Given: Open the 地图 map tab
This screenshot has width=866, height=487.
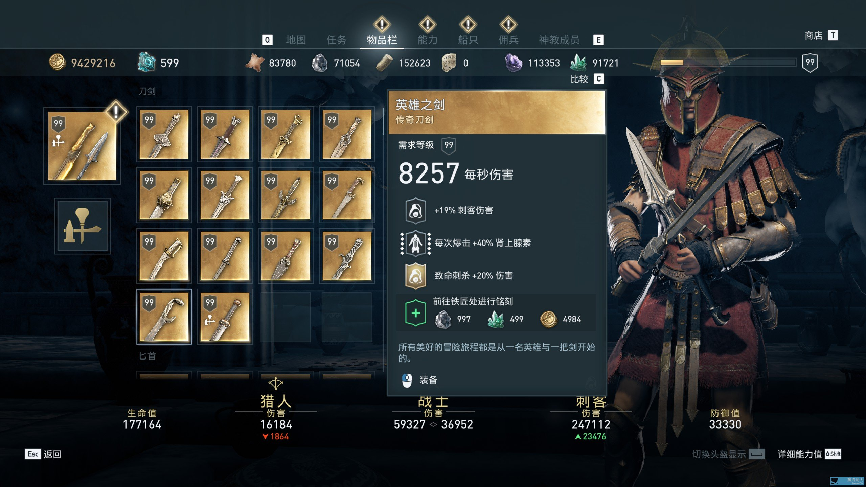Looking at the screenshot, I should pos(295,40).
